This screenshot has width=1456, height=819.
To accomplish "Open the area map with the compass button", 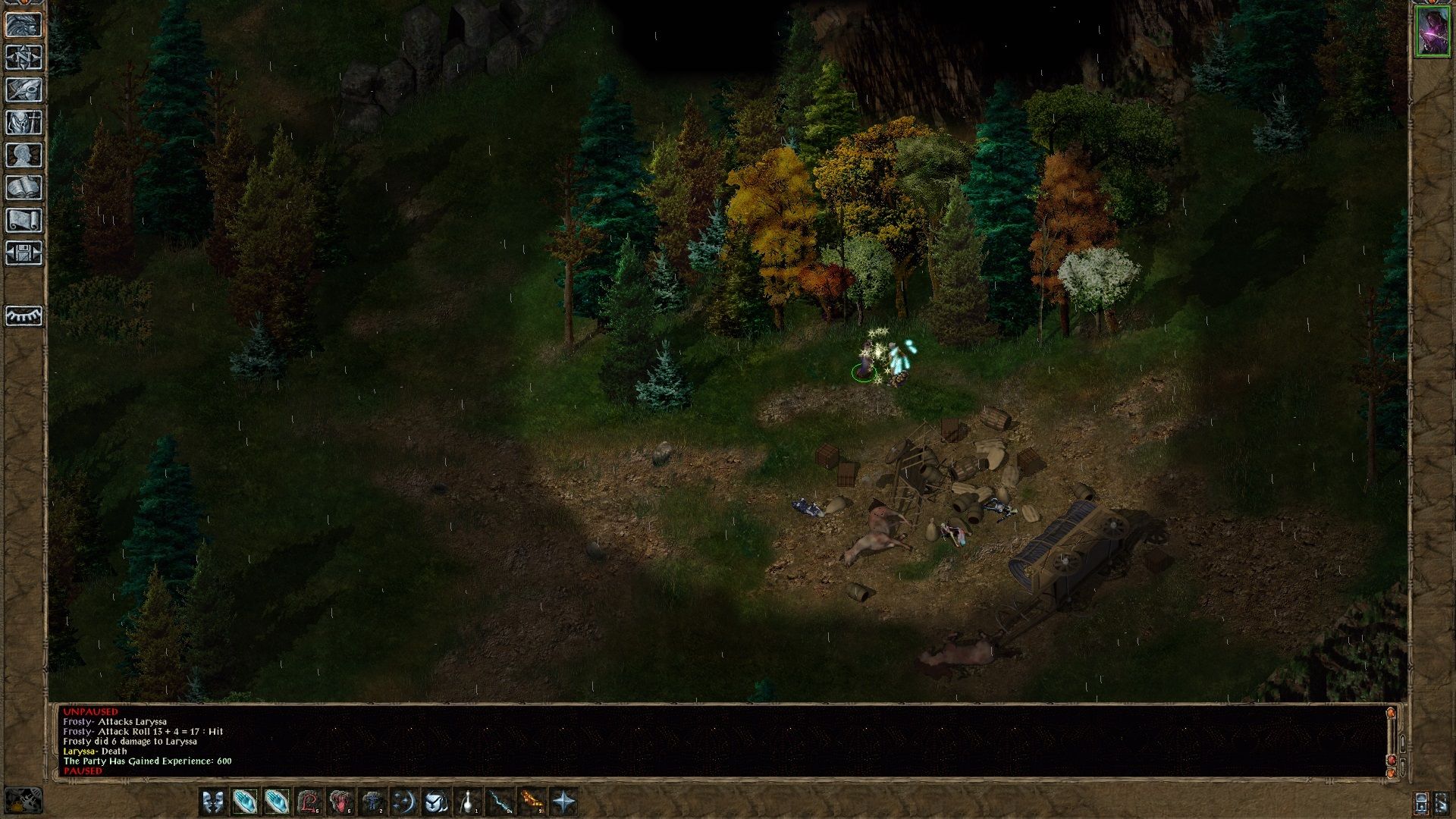I will 24,57.
